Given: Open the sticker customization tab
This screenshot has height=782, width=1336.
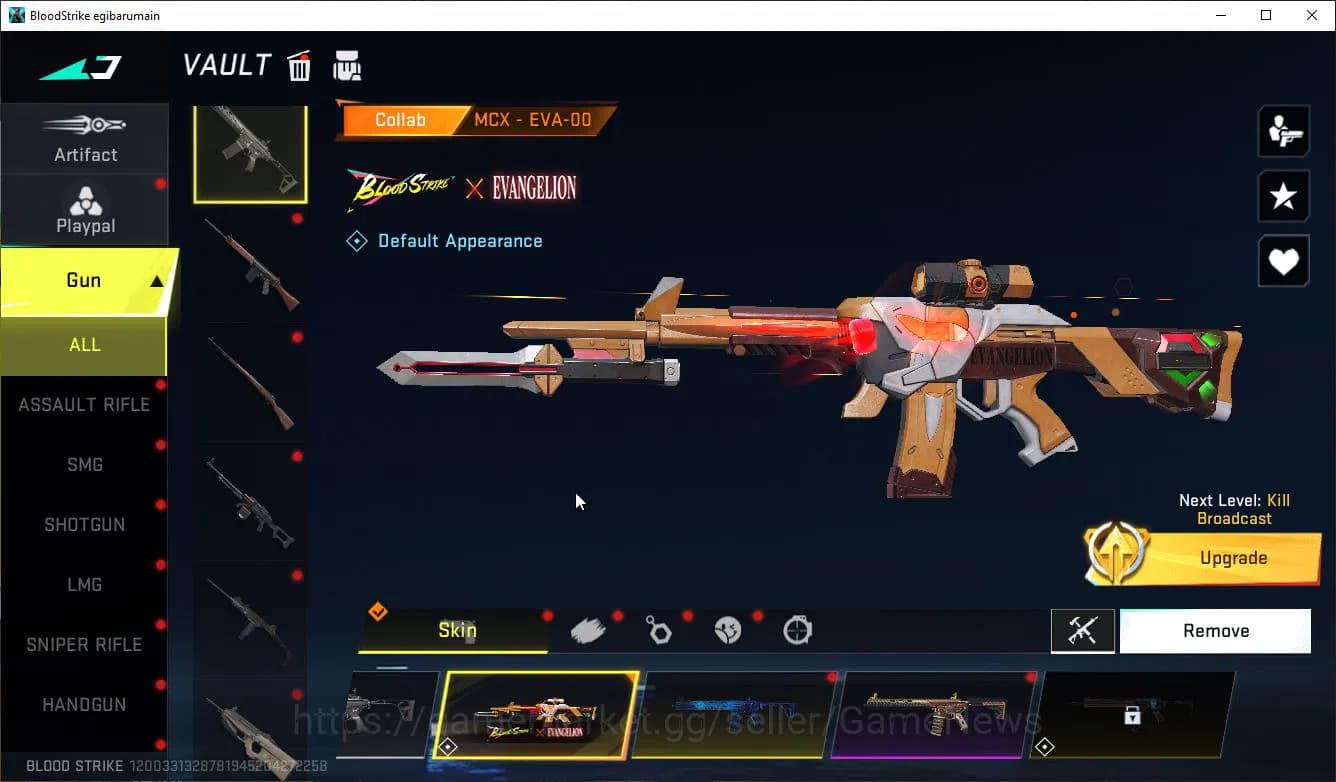Looking at the screenshot, I should pos(729,630).
